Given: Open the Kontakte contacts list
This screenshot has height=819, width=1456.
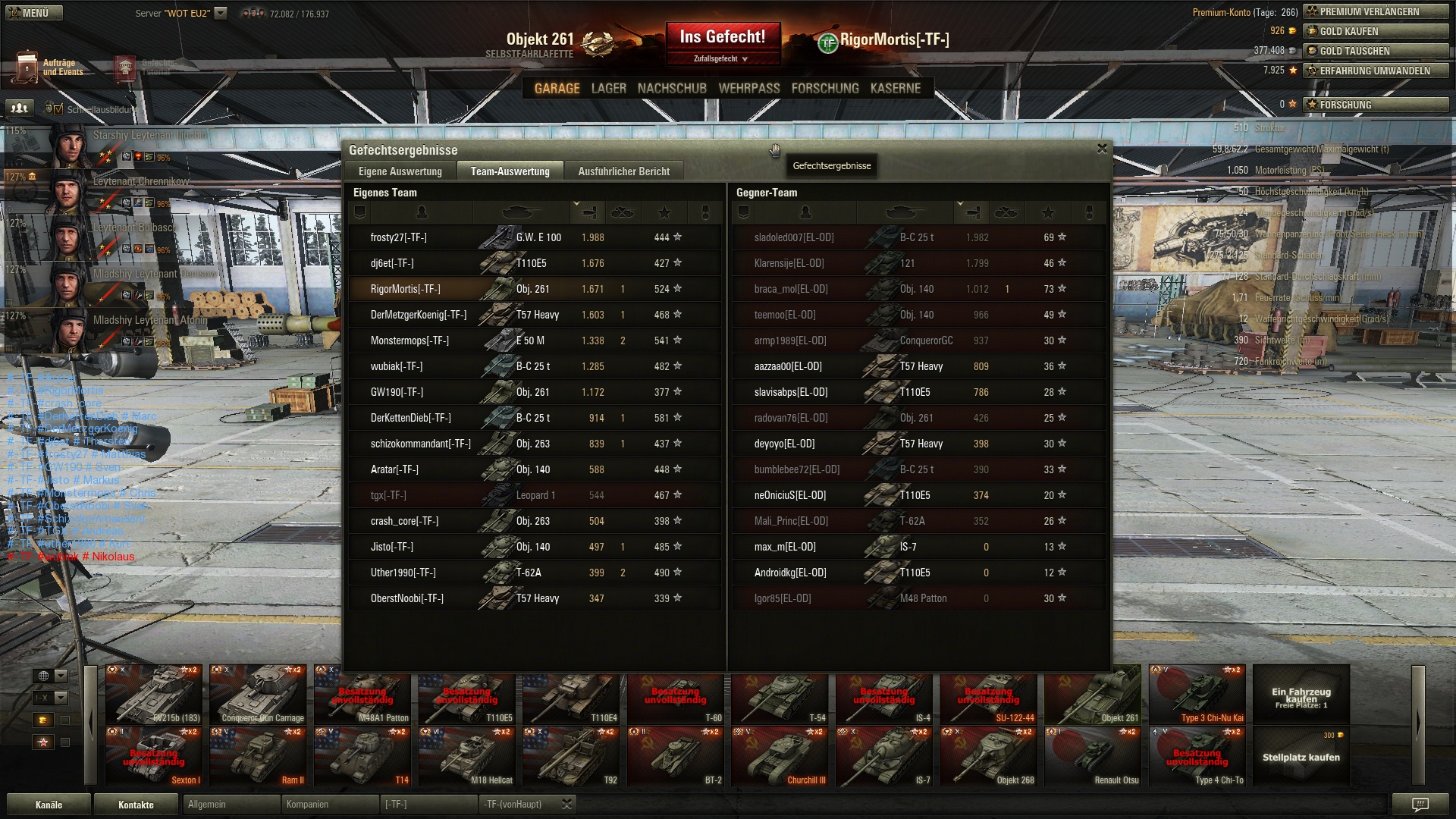Looking at the screenshot, I should click(136, 805).
